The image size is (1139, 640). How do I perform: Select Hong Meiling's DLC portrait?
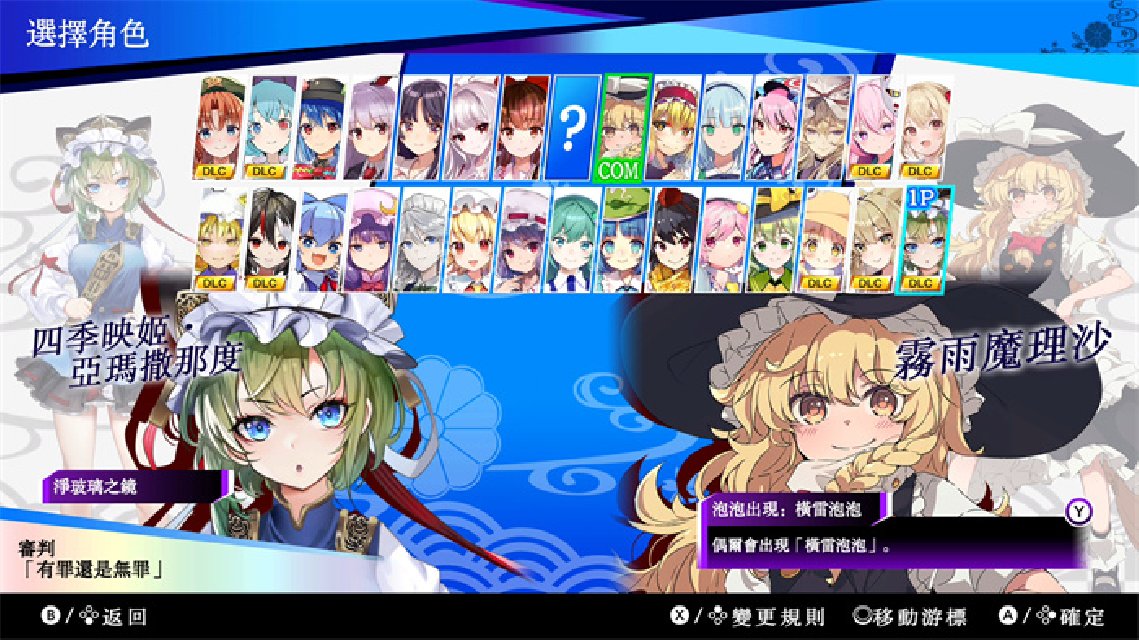pos(221,127)
